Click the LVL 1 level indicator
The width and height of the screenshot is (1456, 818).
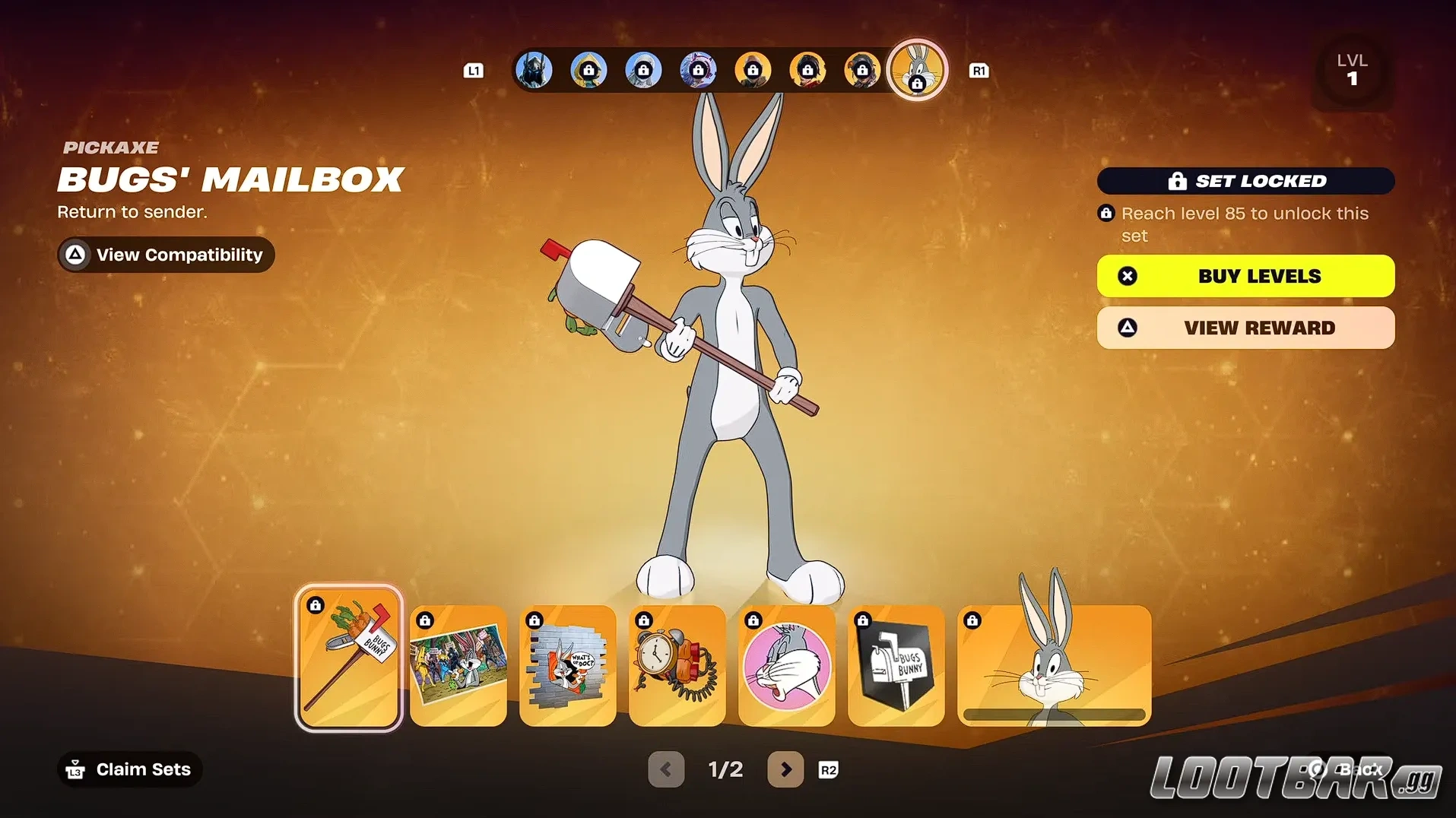coord(1353,69)
